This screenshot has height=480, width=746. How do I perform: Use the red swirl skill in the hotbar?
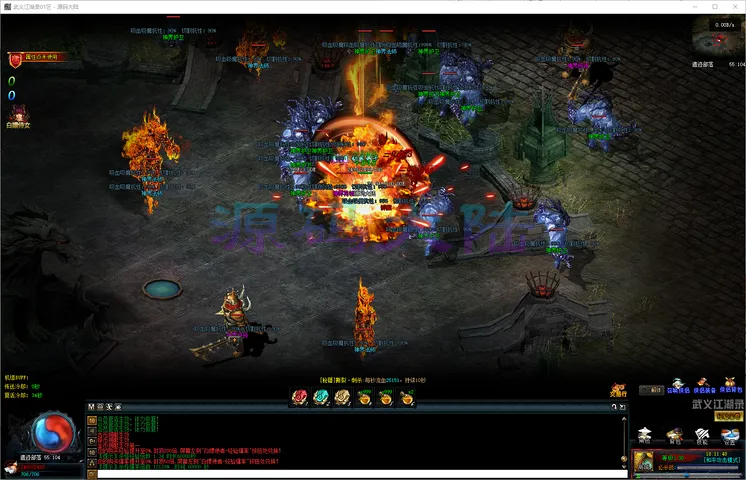pos(298,397)
